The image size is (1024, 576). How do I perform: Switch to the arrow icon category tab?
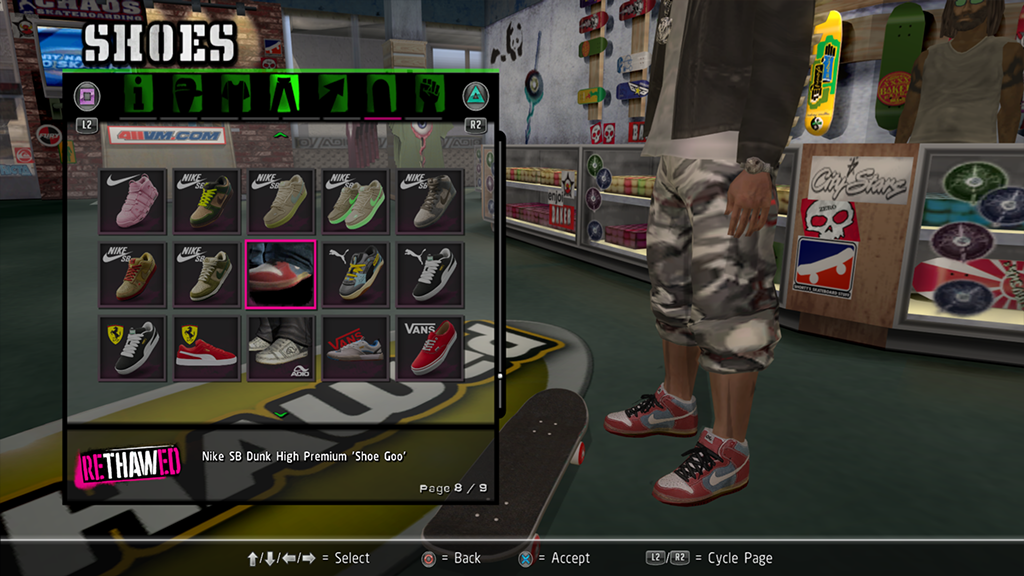(333, 96)
